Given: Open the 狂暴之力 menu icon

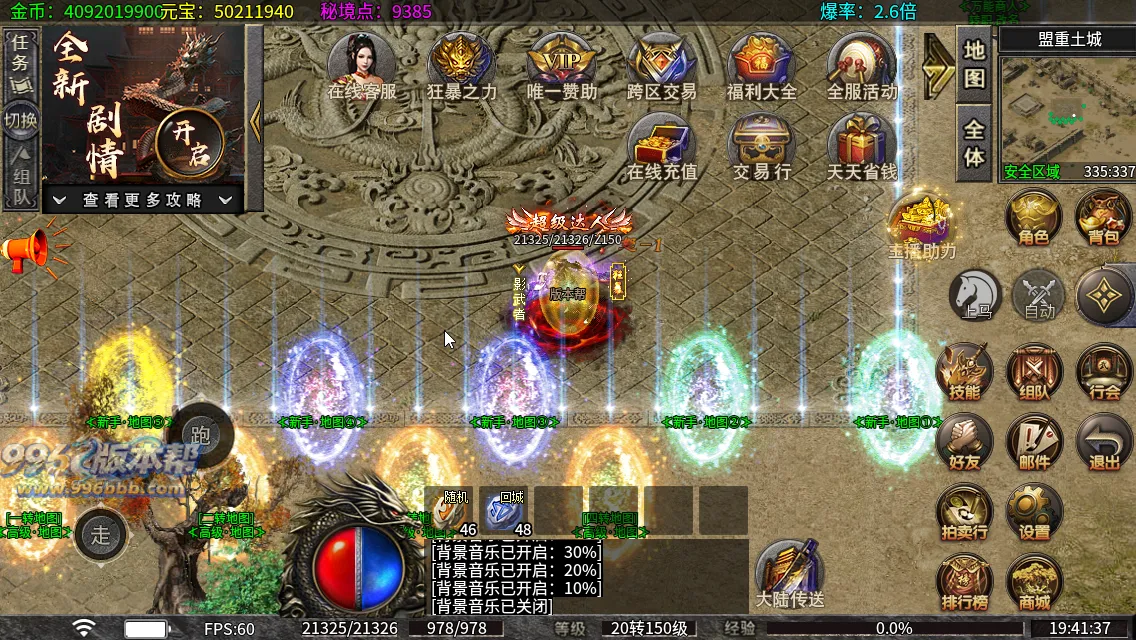Looking at the screenshot, I should coord(462,62).
